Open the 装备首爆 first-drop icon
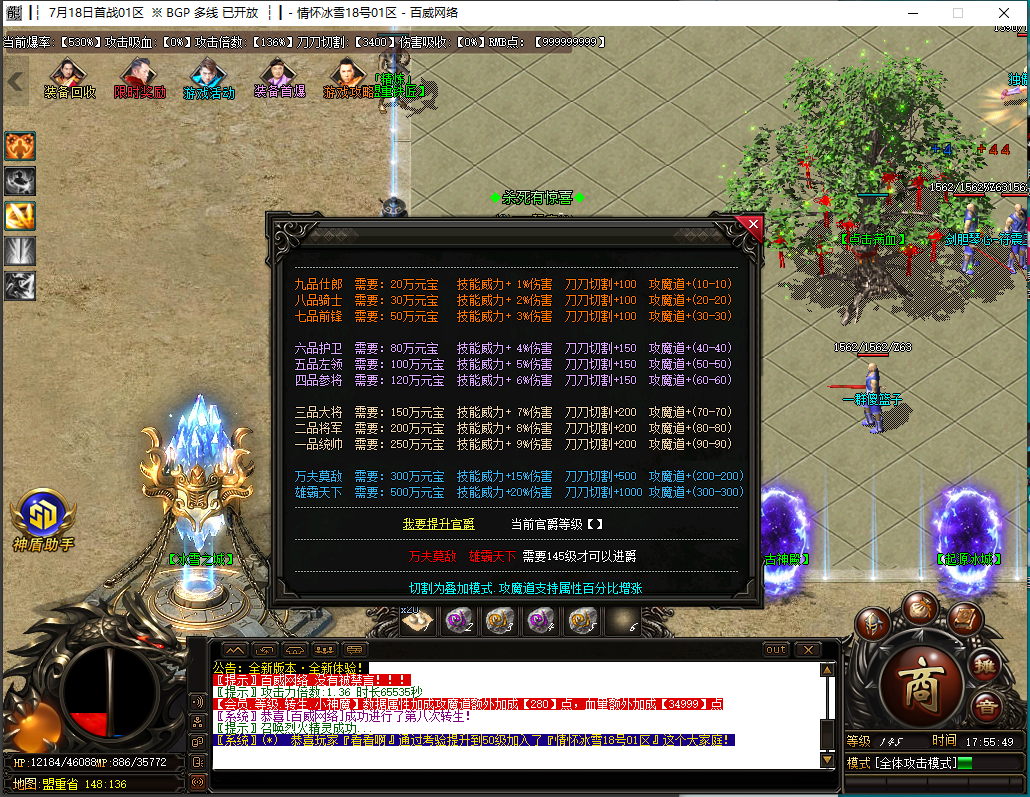This screenshot has width=1030, height=797. tap(278, 79)
